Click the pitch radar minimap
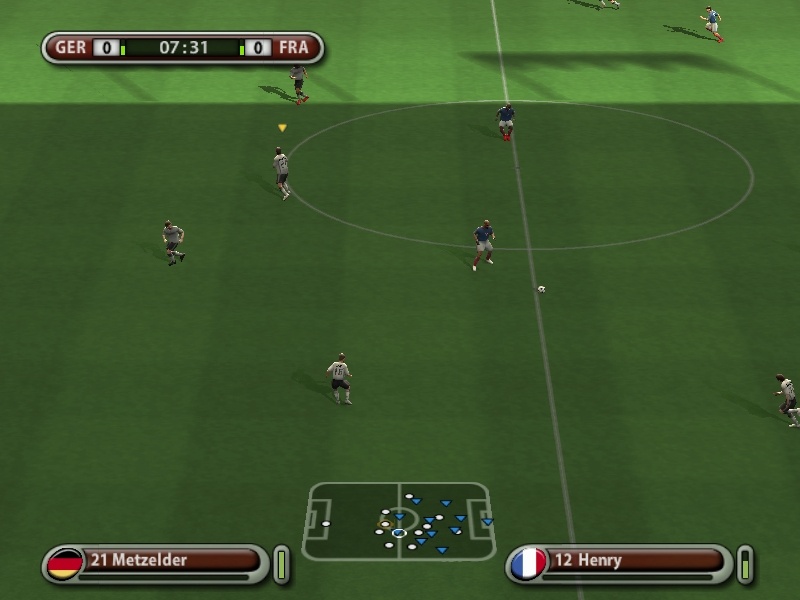800x600 pixels. [x=399, y=521]
